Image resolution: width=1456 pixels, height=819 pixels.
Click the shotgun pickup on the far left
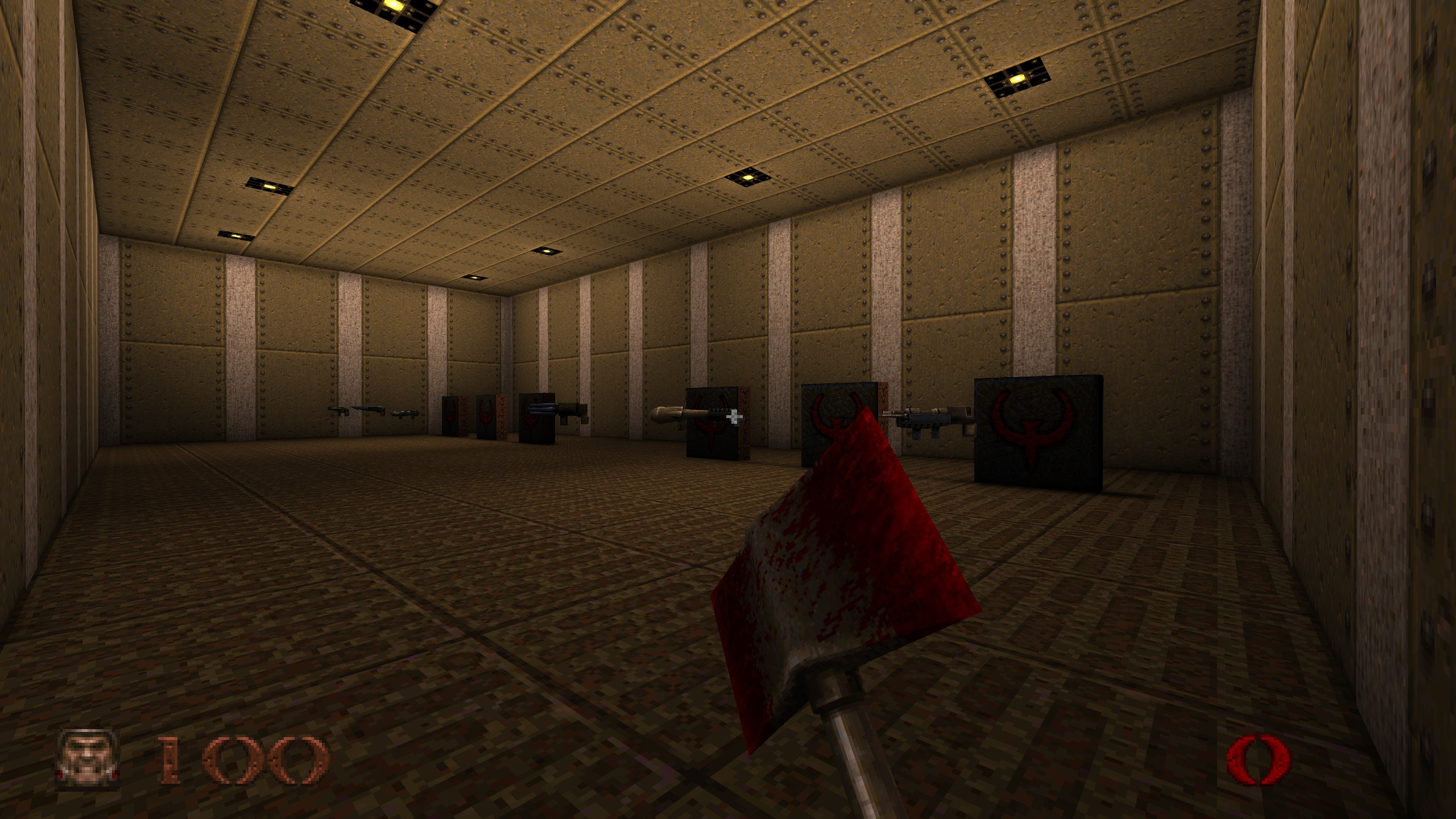point(338,411)
